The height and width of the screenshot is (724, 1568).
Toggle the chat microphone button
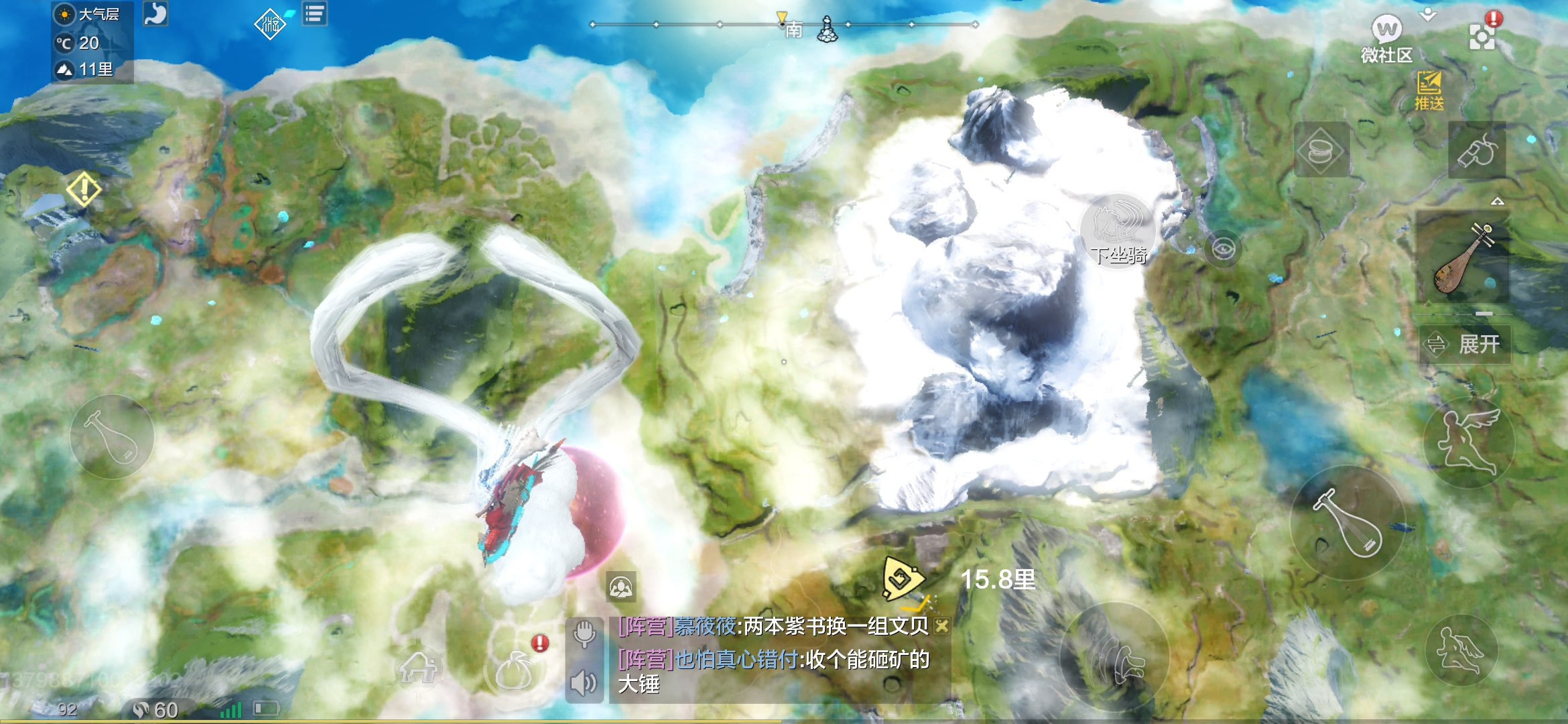584,633
